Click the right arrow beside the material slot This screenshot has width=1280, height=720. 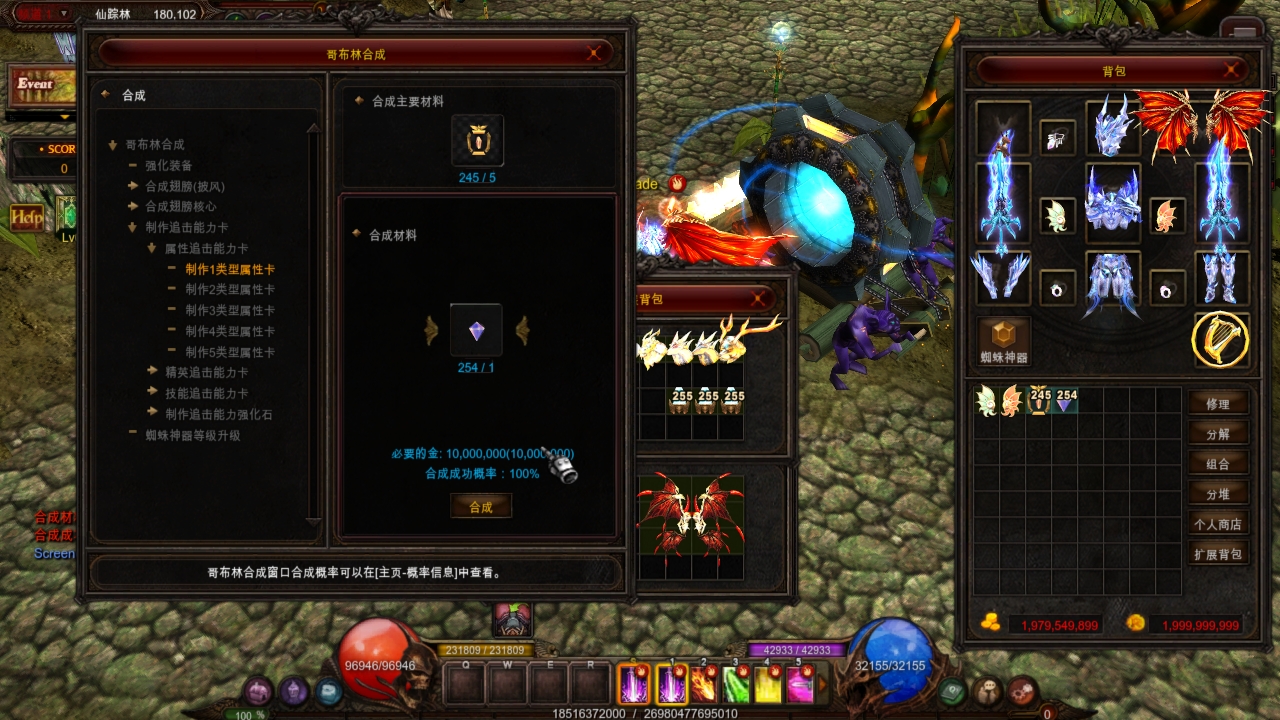tap(521, 331)
